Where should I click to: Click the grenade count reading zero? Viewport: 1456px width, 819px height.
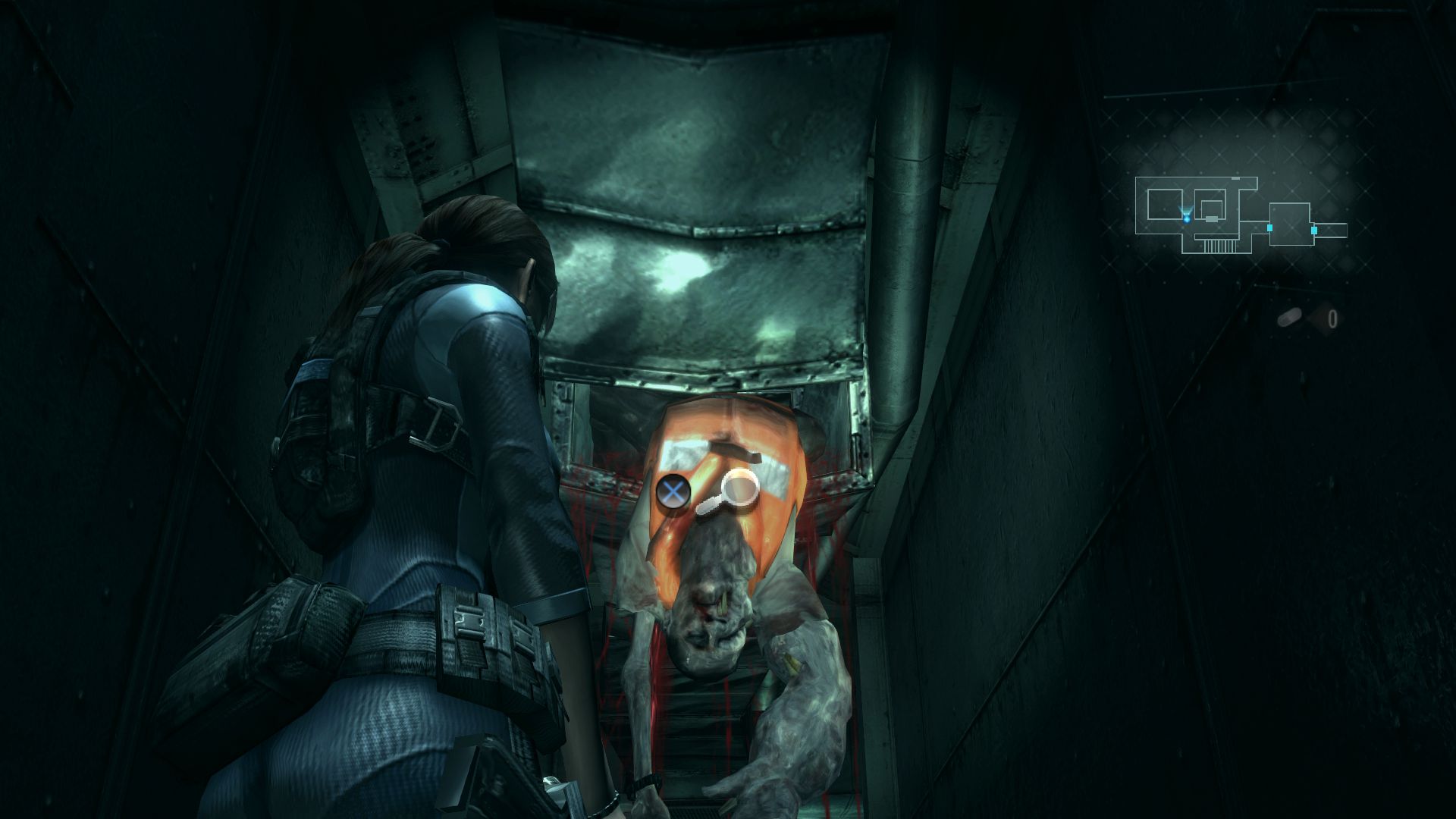1334,318
